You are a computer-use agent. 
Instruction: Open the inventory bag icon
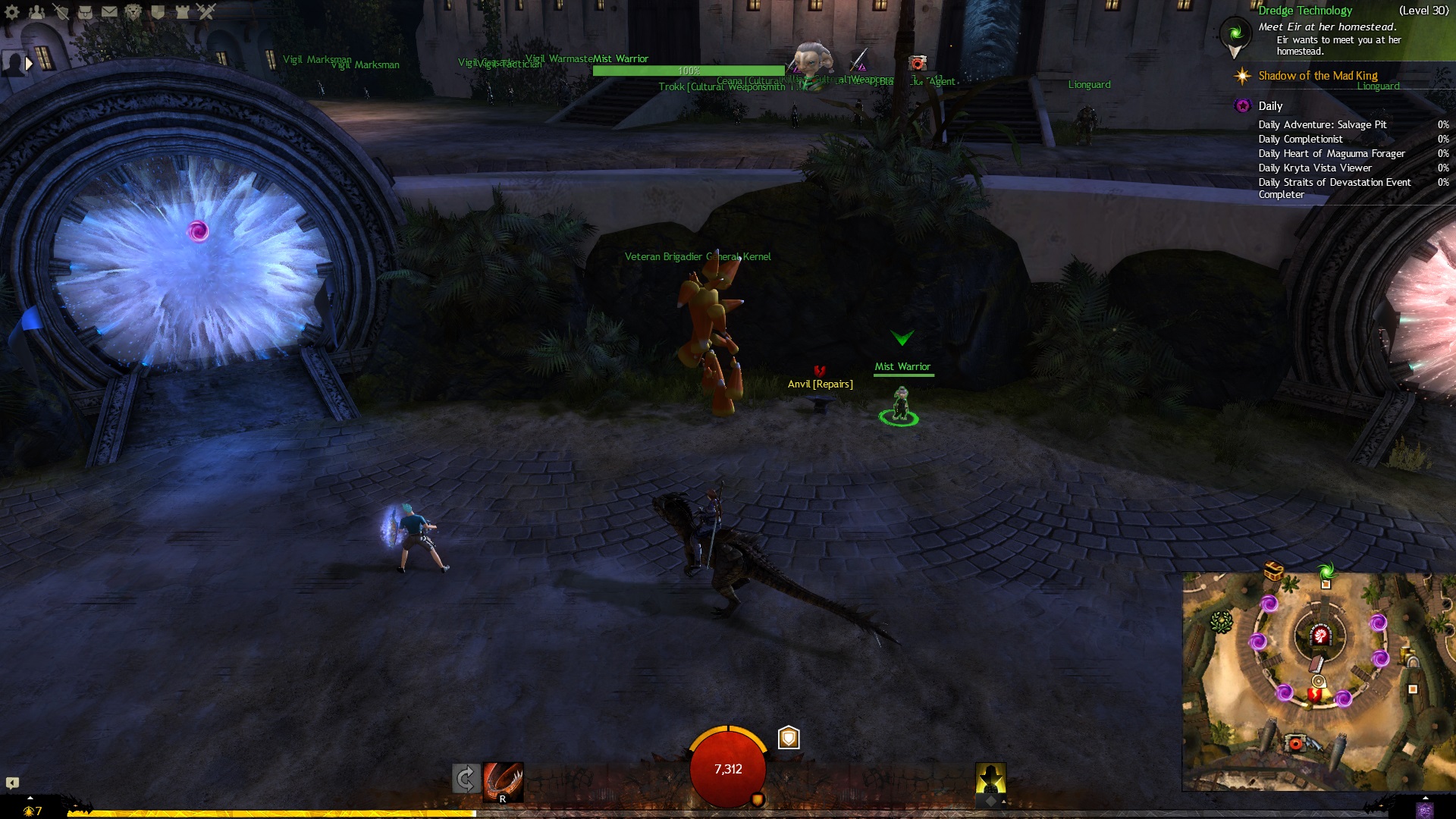coord(85,11)
